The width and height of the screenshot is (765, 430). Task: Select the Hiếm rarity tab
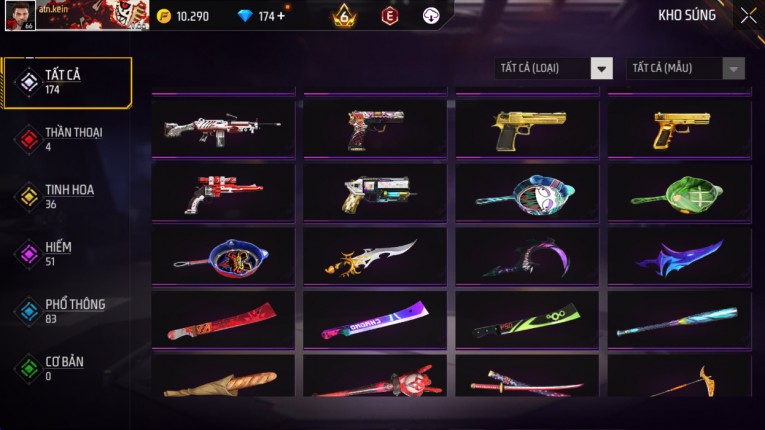pos(68,253)
